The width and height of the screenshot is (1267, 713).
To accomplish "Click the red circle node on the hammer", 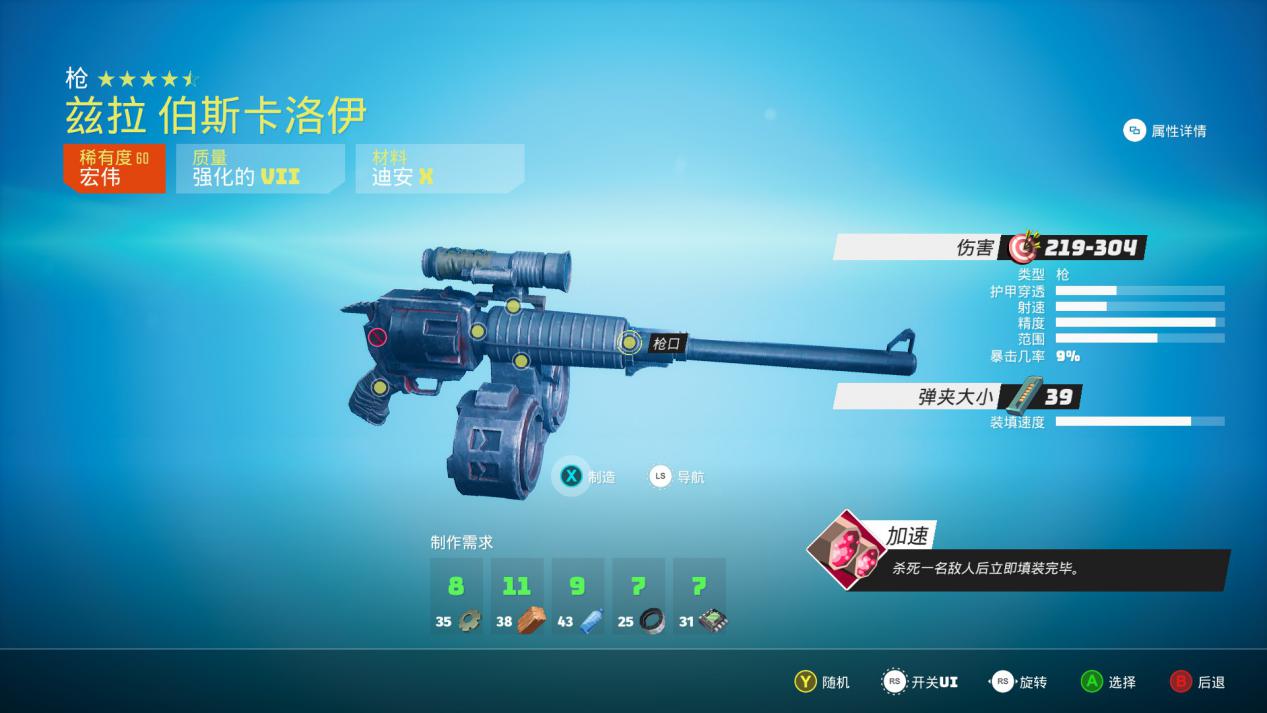I will tap(377, 337).
